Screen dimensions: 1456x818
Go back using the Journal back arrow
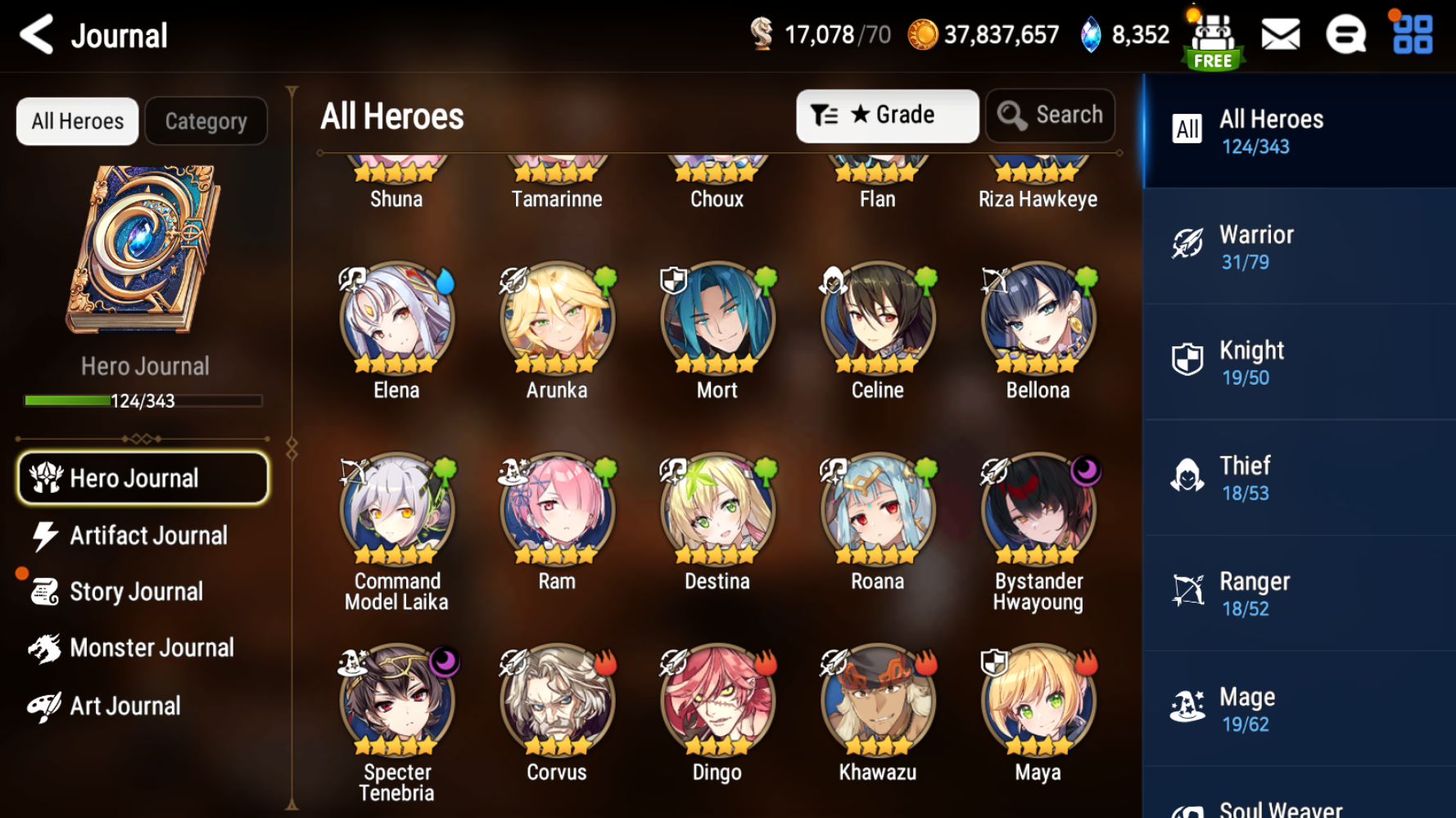(37, 34)
